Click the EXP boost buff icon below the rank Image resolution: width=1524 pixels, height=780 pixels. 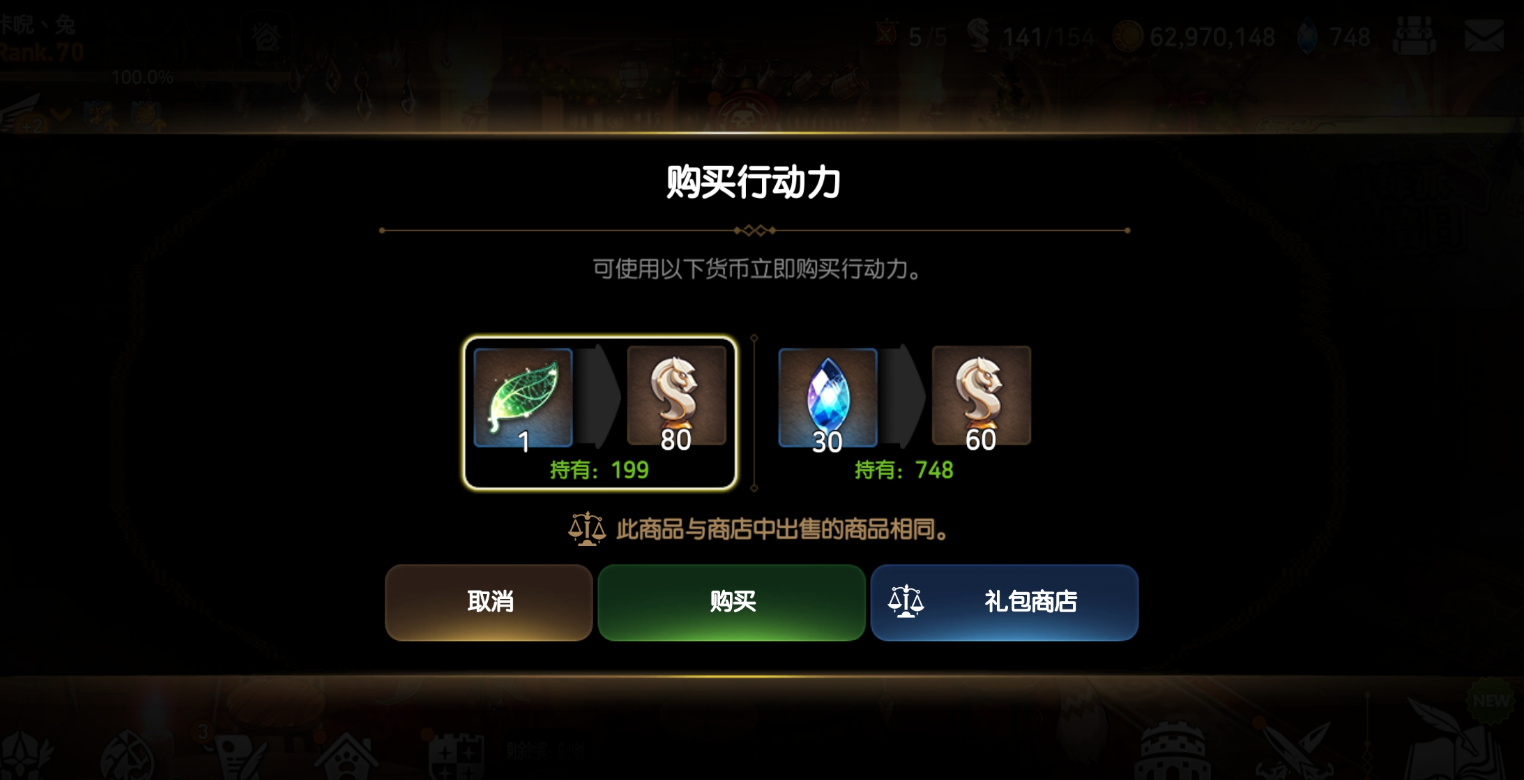(x=97, y=115)
